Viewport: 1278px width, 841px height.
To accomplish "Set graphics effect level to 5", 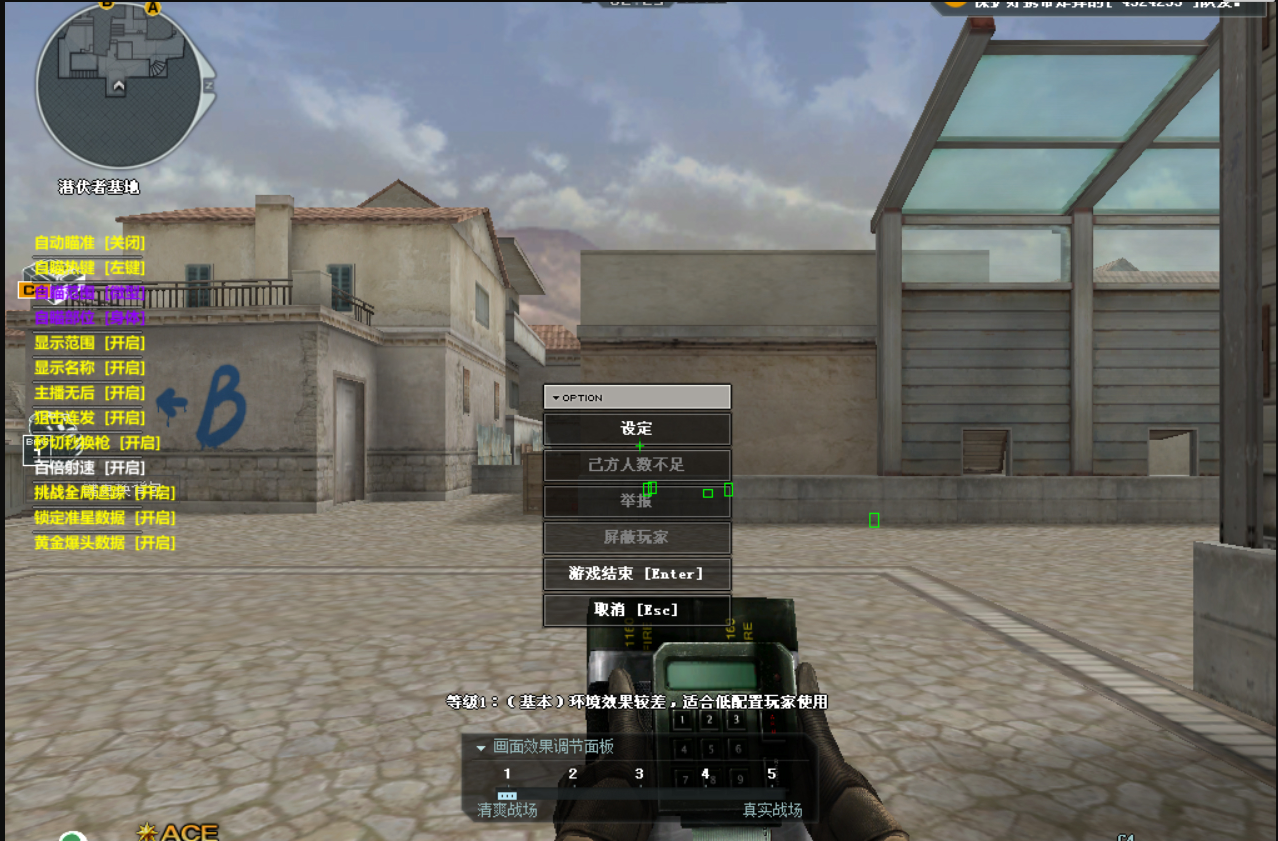I will 771,774.
